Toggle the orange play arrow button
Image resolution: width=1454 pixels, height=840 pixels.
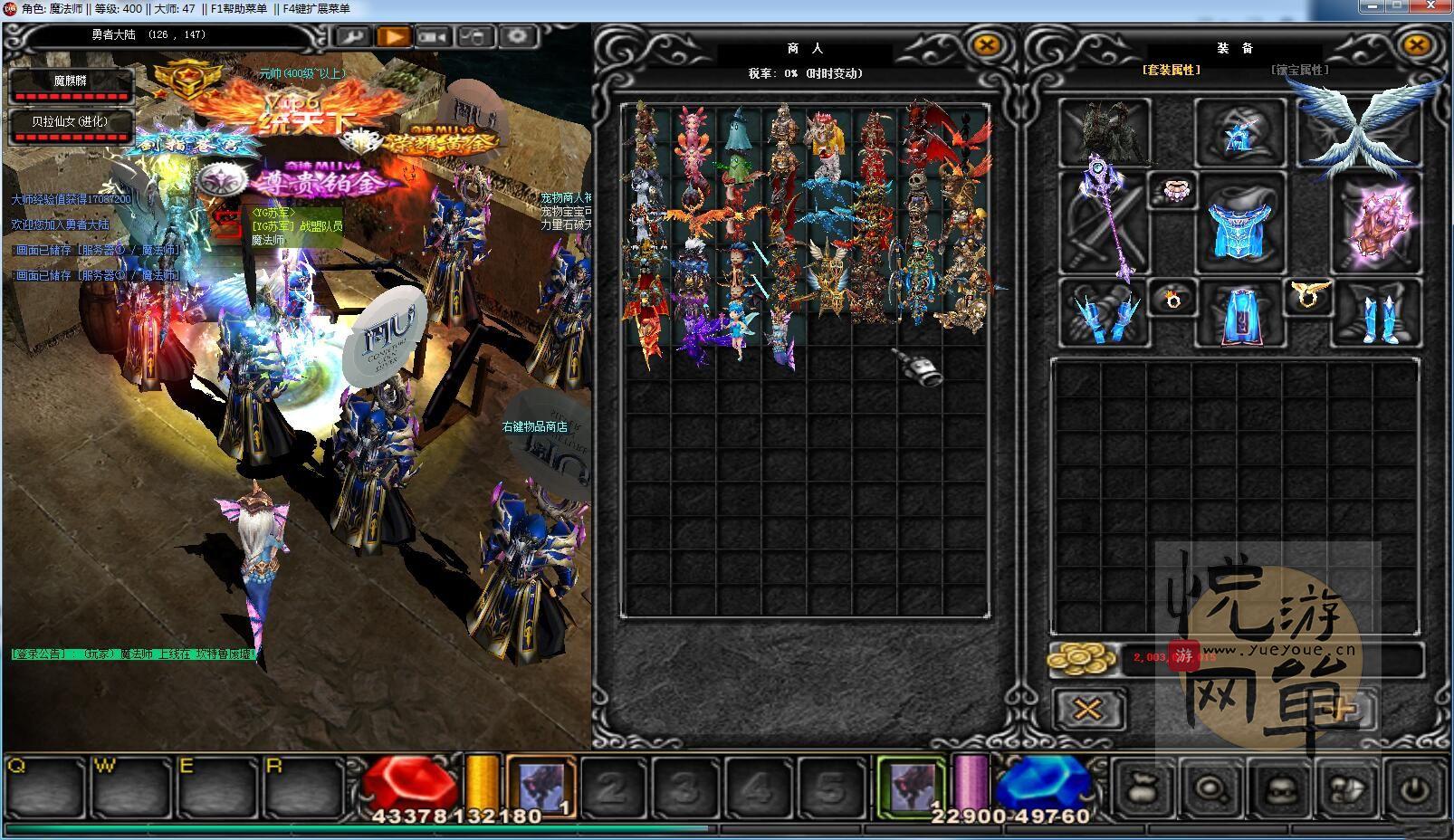tap(394, 37)
